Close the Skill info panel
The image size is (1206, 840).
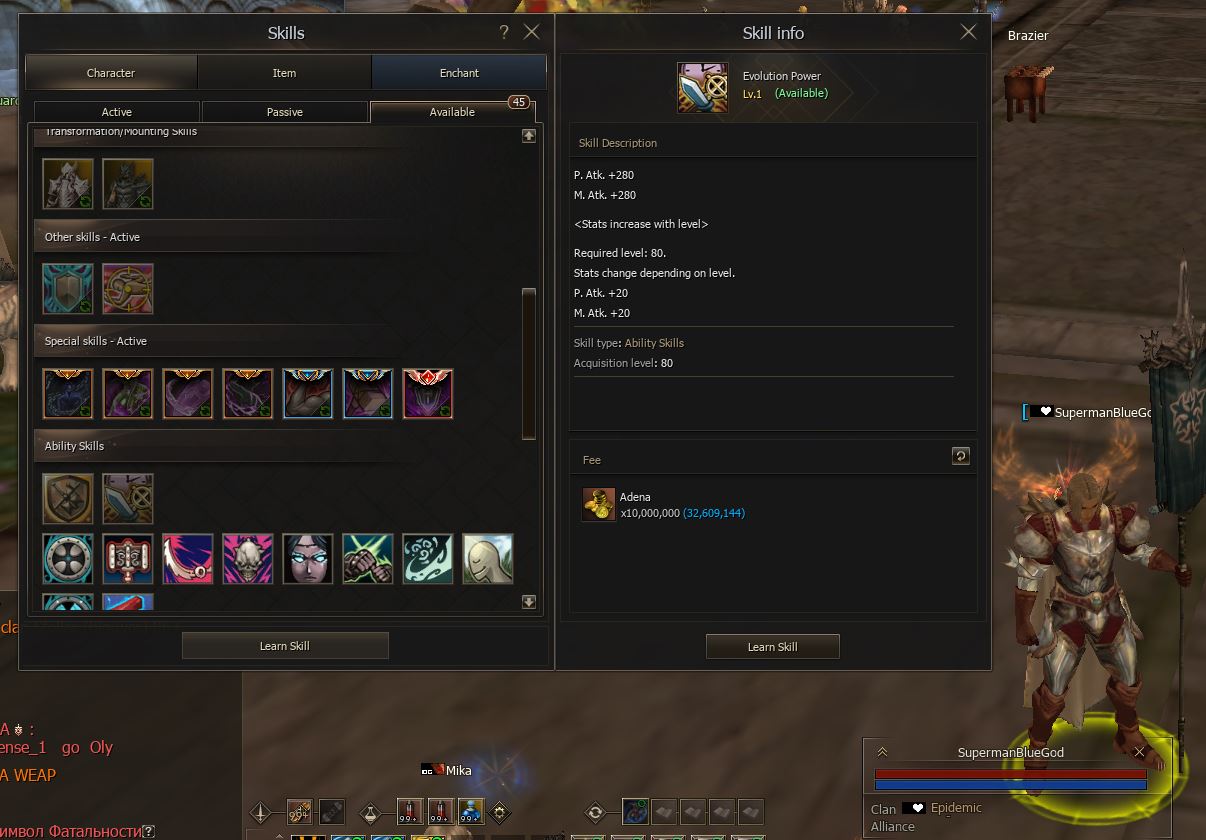[968, 32]
